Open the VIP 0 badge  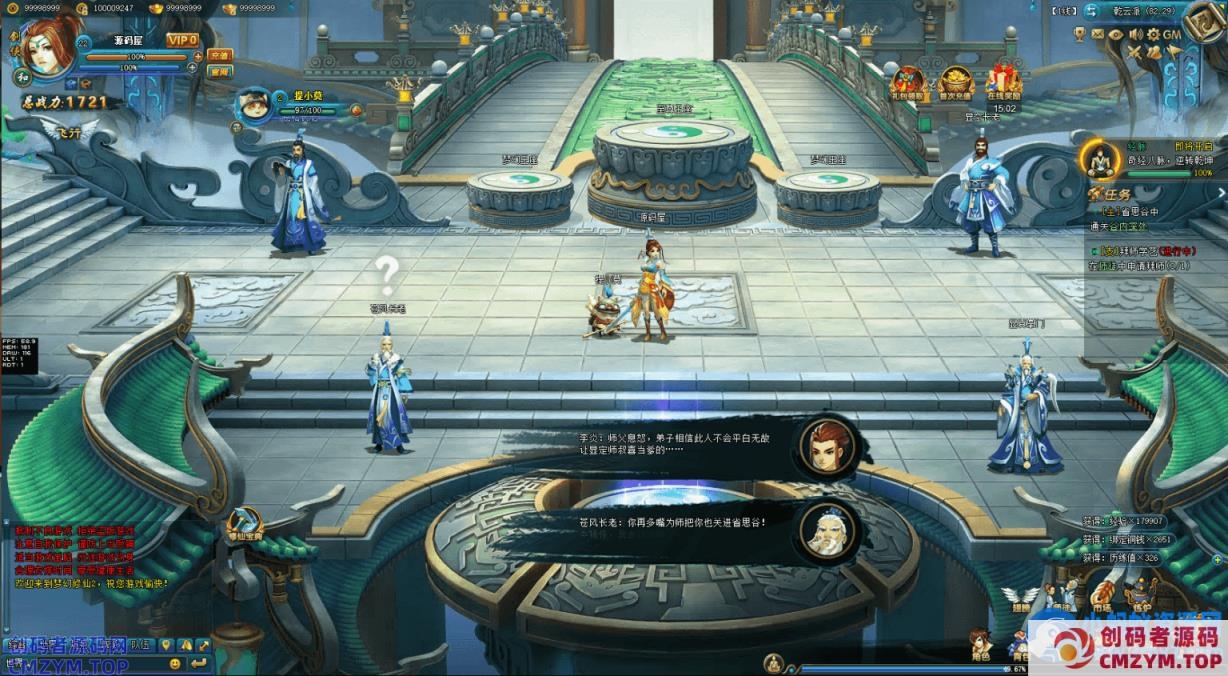[x=183, y=39]
